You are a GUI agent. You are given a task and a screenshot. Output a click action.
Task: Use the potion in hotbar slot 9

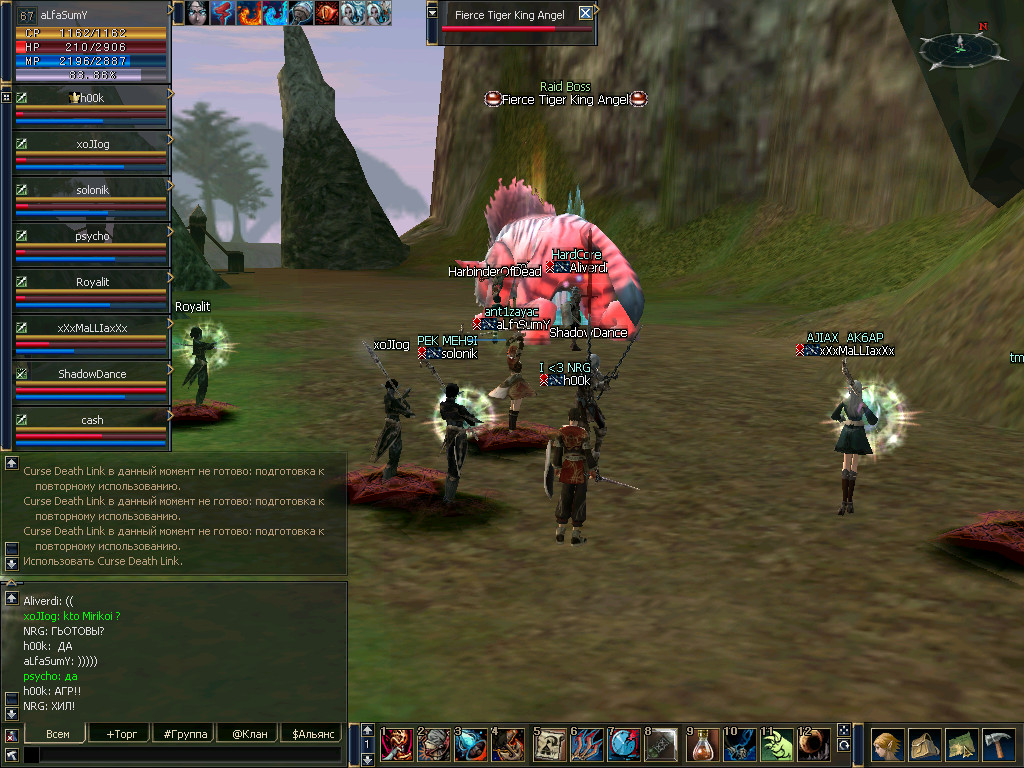coord(706,745)
